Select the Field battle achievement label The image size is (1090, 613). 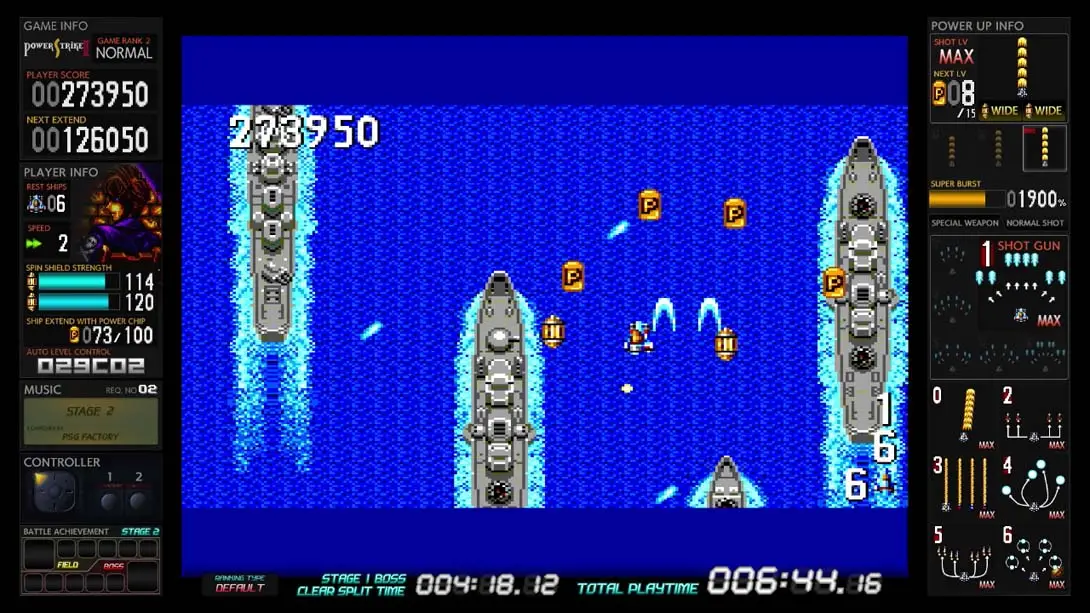(67, 565)
